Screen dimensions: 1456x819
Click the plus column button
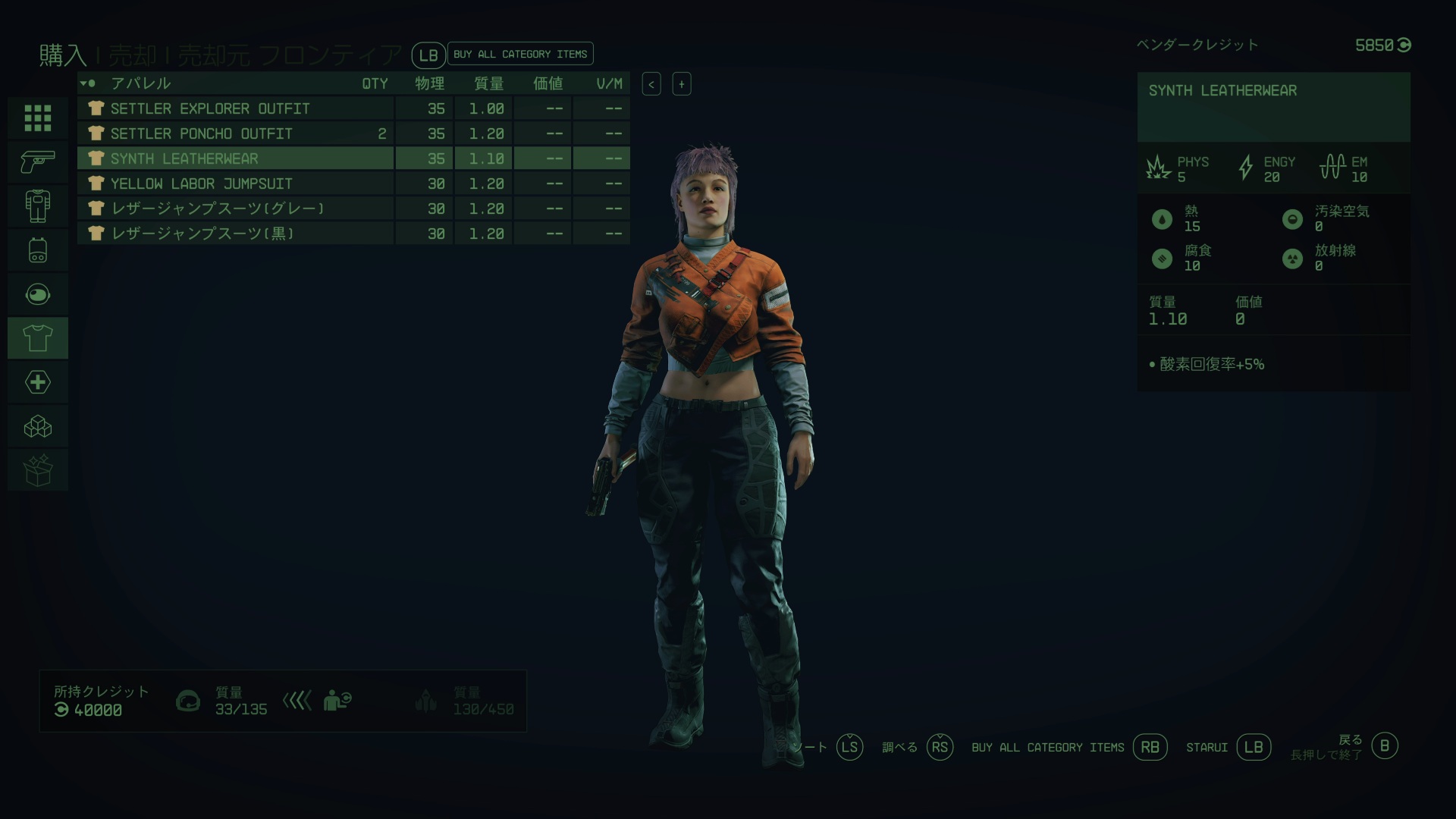(681, 84)
